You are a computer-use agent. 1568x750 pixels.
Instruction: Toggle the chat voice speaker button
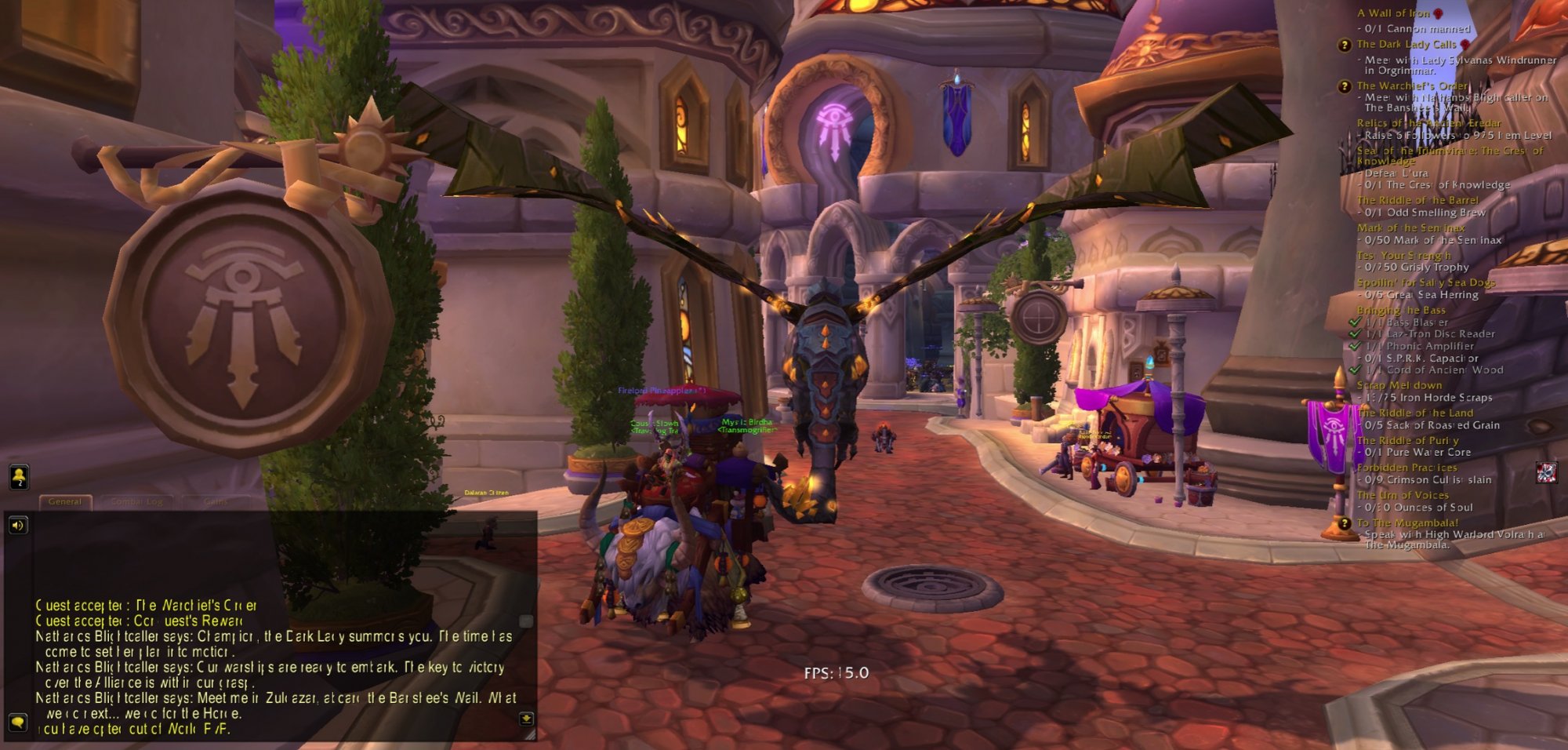(17, 525)
